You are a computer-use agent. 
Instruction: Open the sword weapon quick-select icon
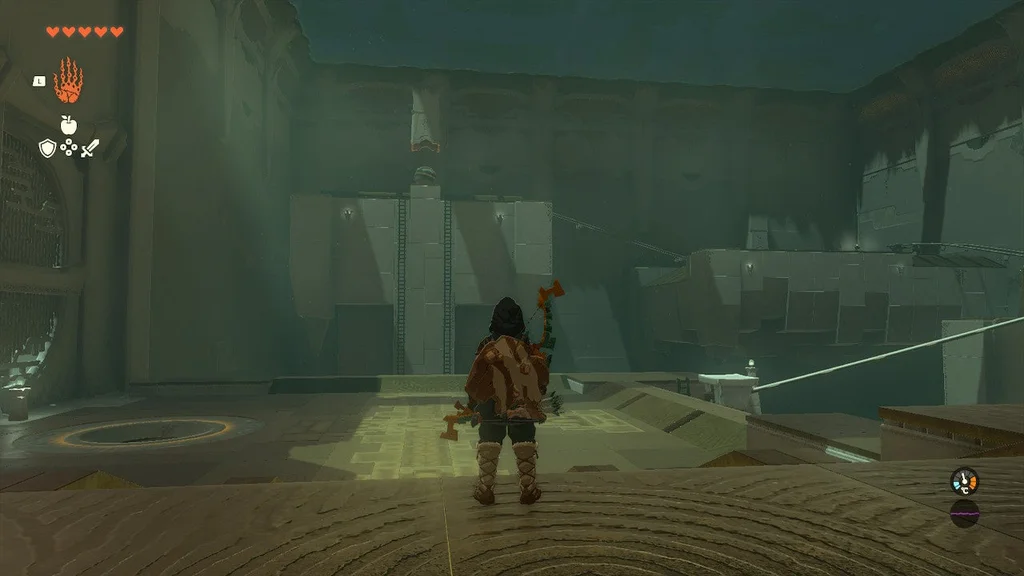(90, 148)
